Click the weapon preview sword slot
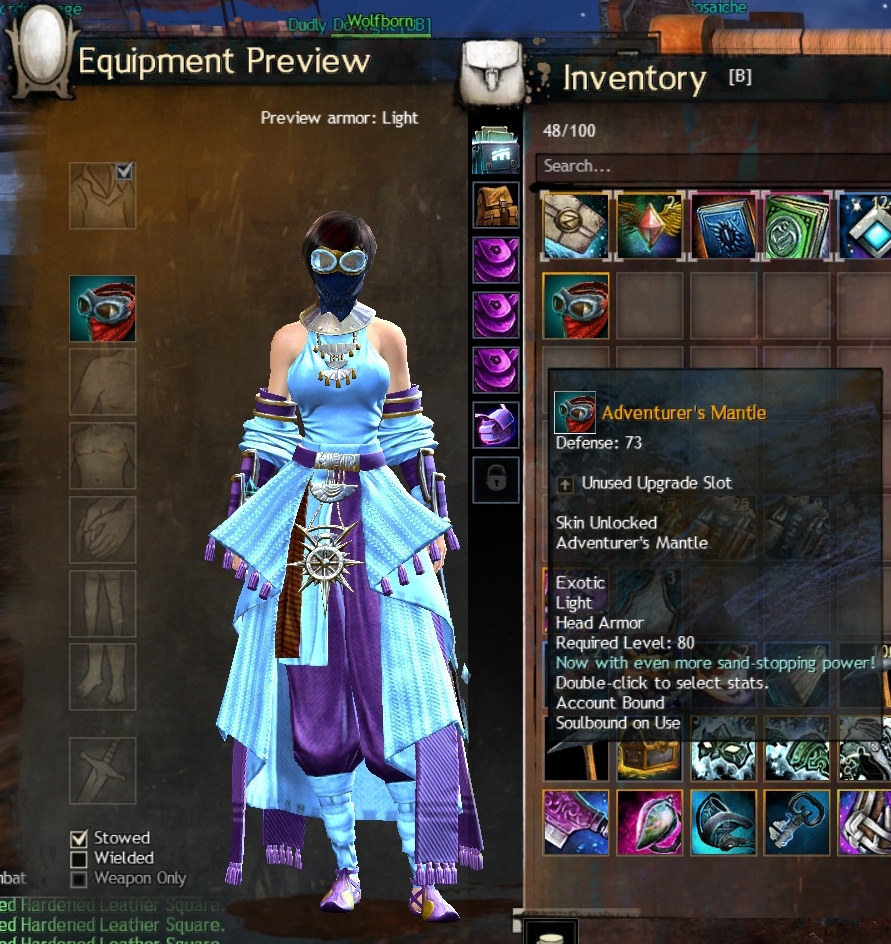The width and height of the screenshot is (891, 944). click(102, 770)
